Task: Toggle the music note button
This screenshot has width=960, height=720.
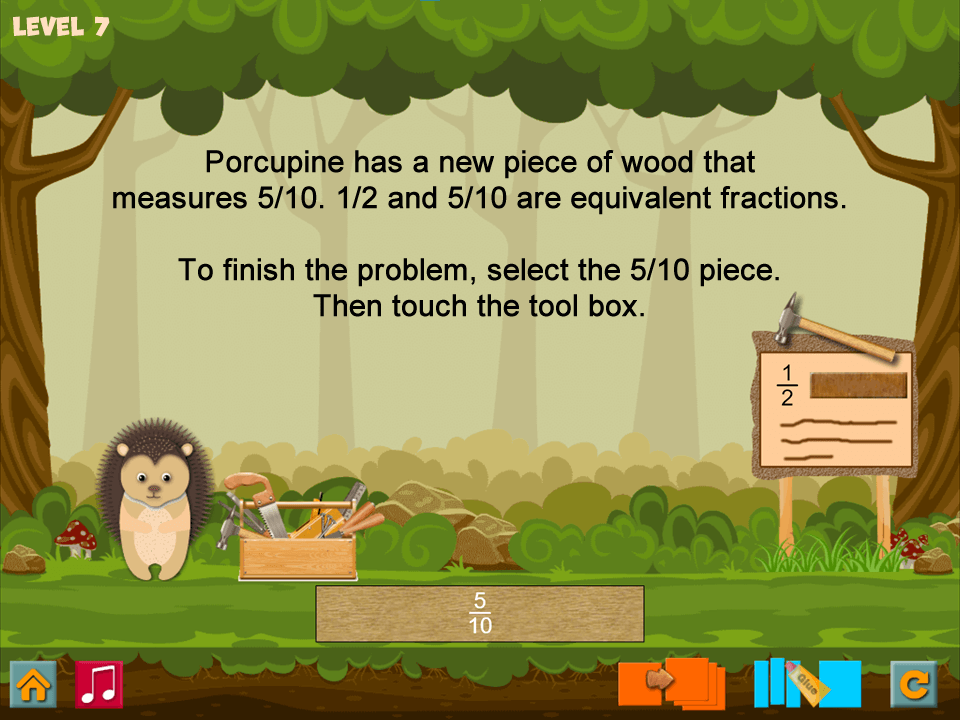Action: tap(99, 685)
